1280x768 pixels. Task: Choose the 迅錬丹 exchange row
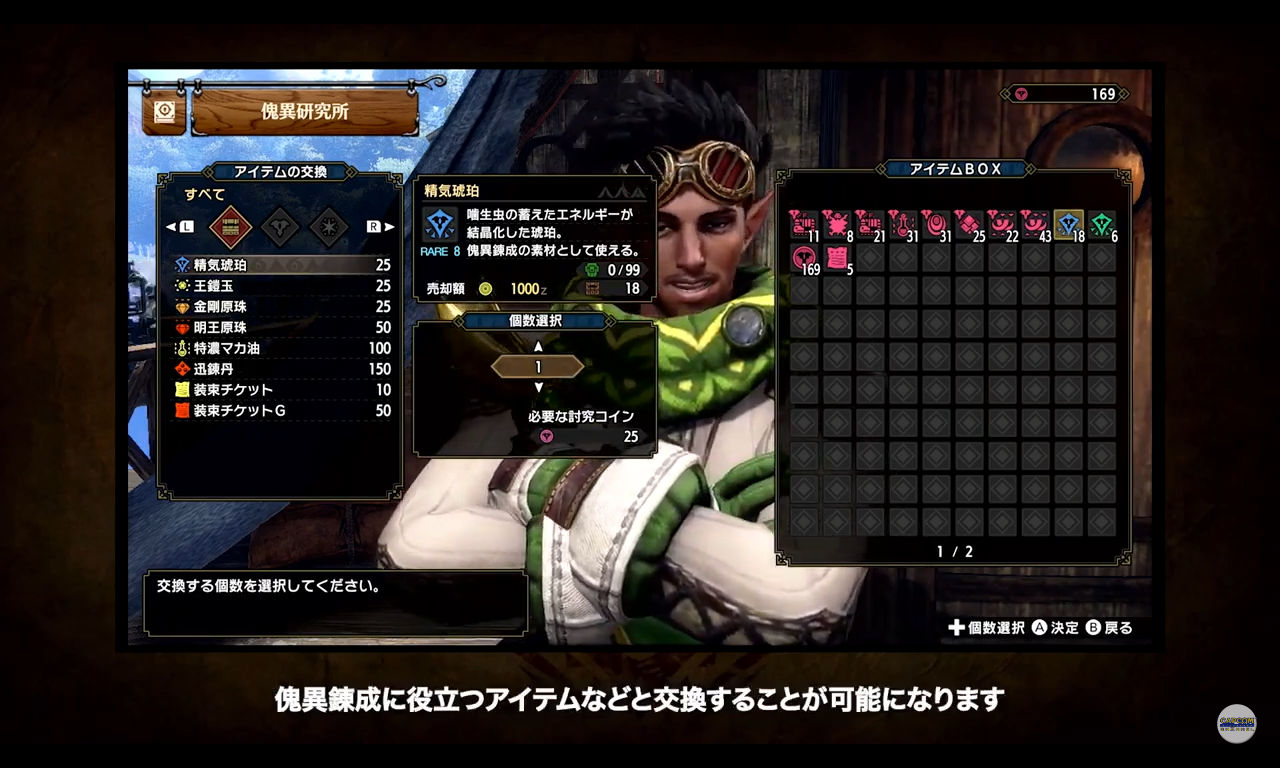280,369
